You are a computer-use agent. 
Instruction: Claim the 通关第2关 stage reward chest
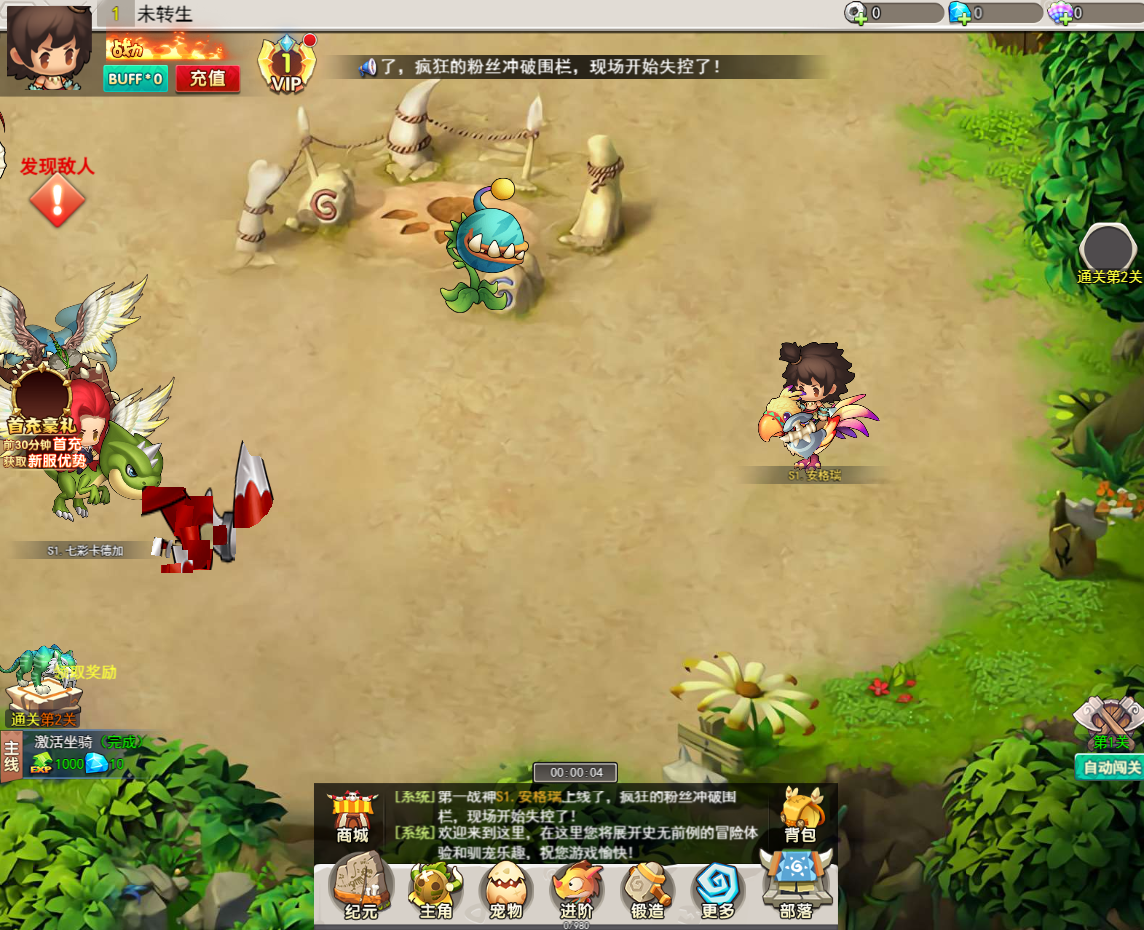[x=42, y=688]
